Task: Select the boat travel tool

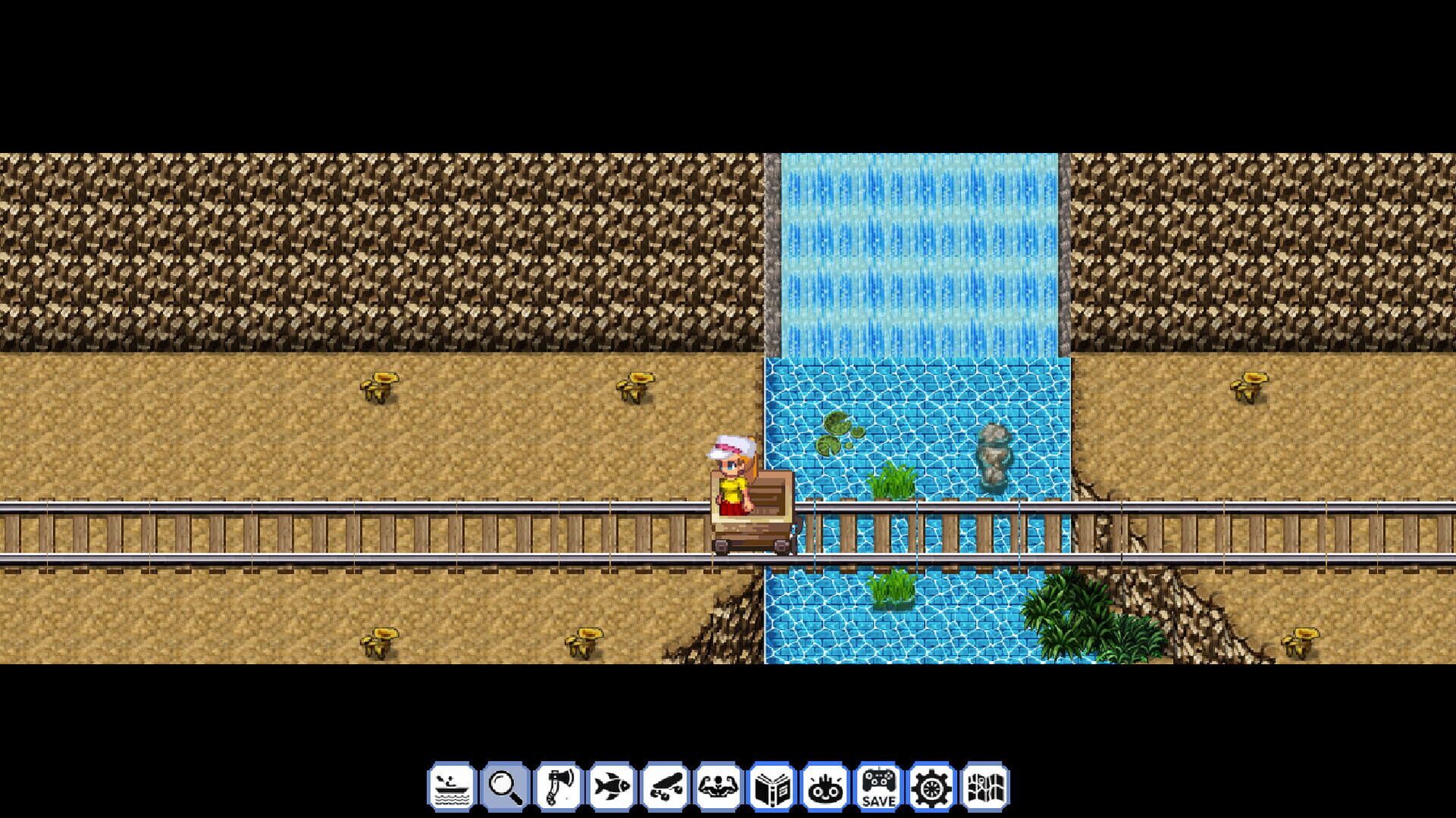Action: tap(451, 782)
